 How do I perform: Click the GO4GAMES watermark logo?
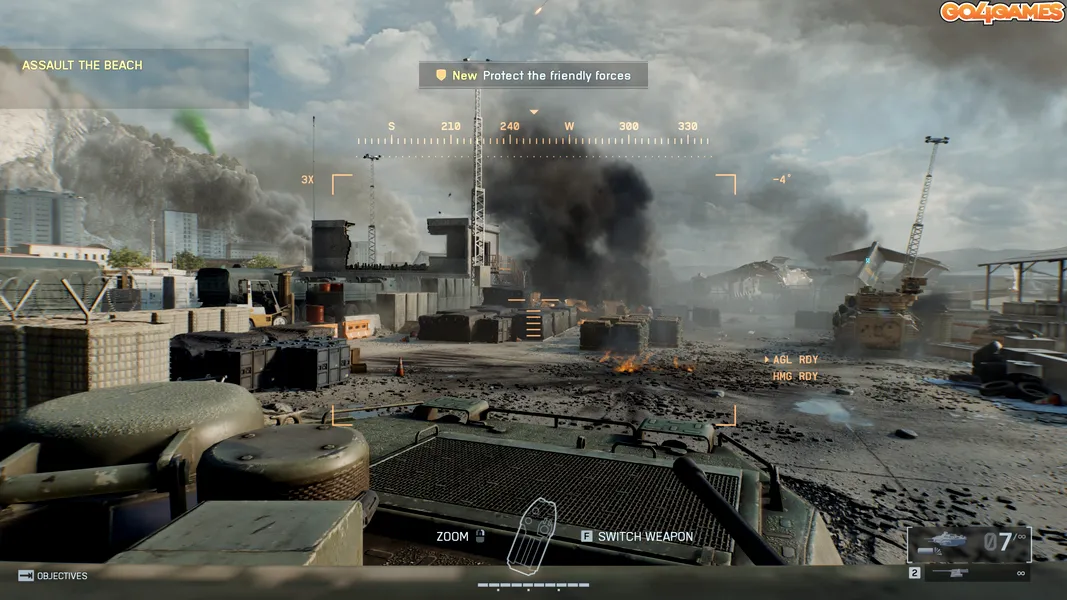click(1001, 13)
